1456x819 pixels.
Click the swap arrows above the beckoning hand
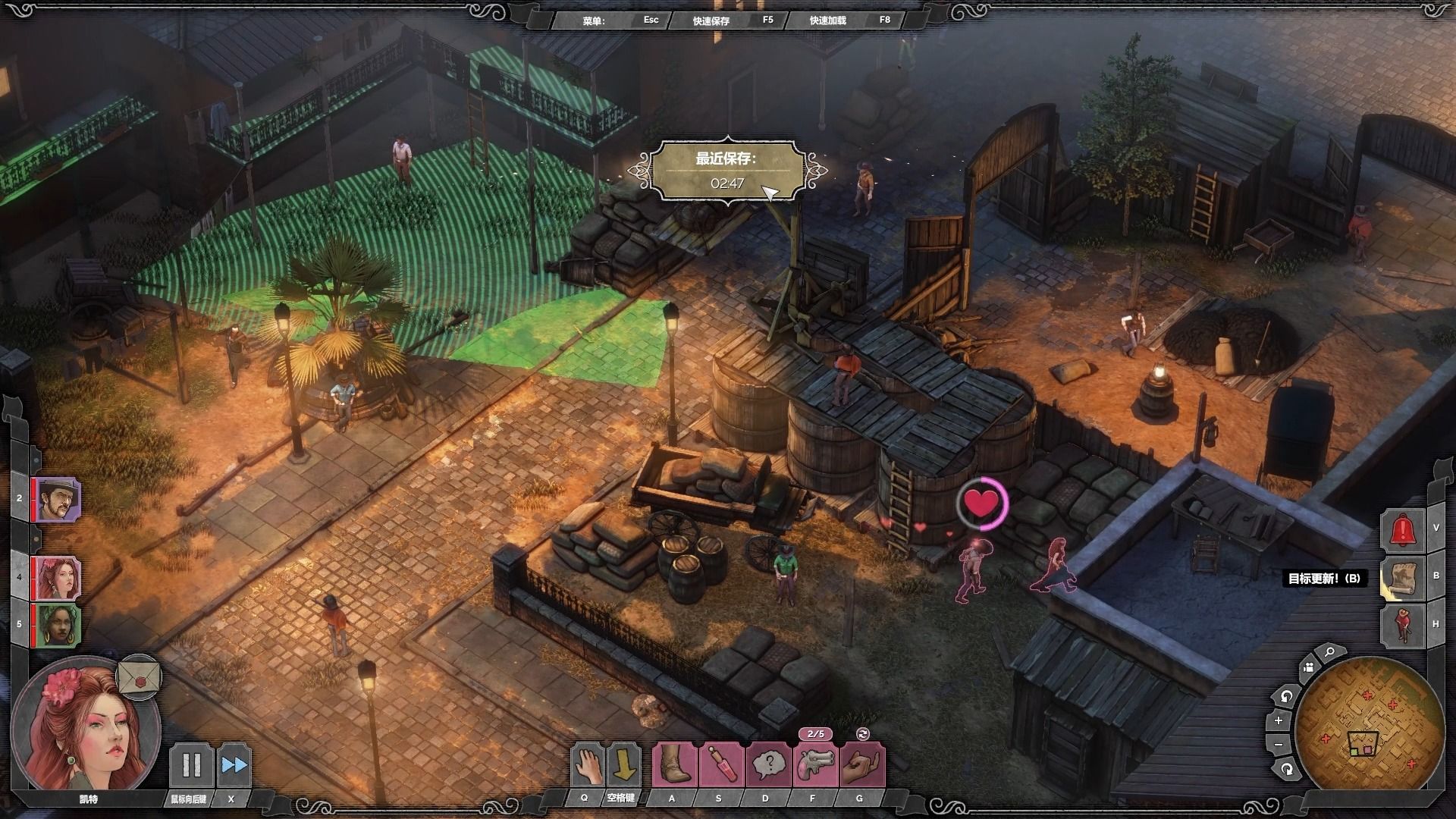click(862, 733)
